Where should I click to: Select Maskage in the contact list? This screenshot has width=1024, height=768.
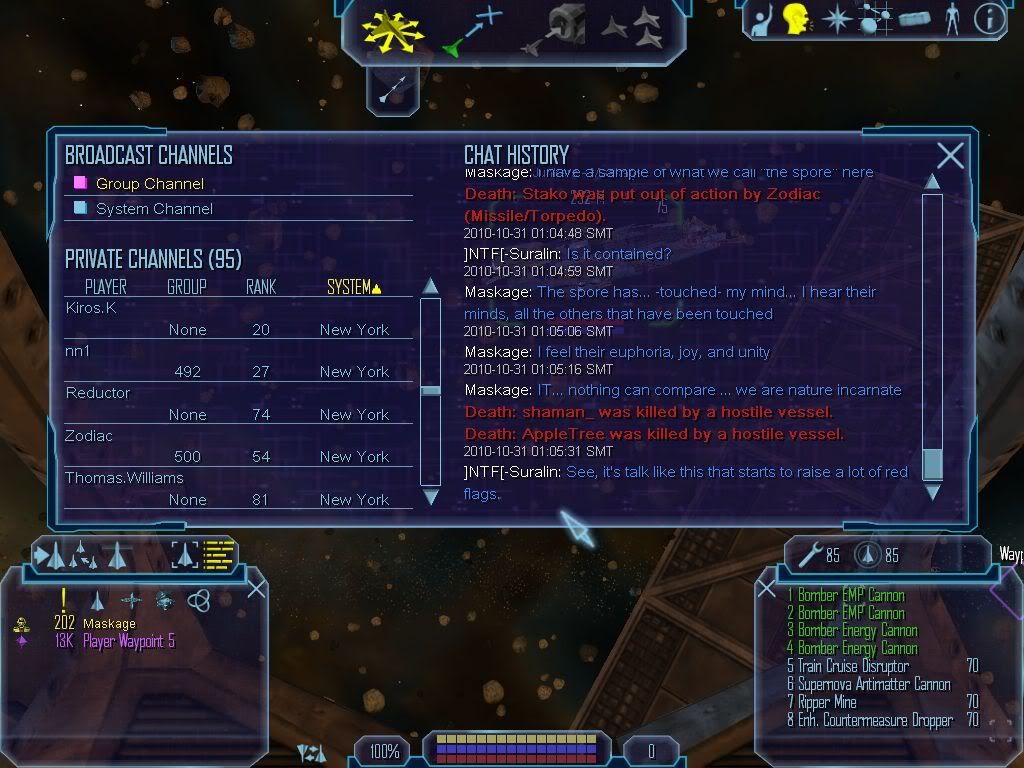pos(109,624)
